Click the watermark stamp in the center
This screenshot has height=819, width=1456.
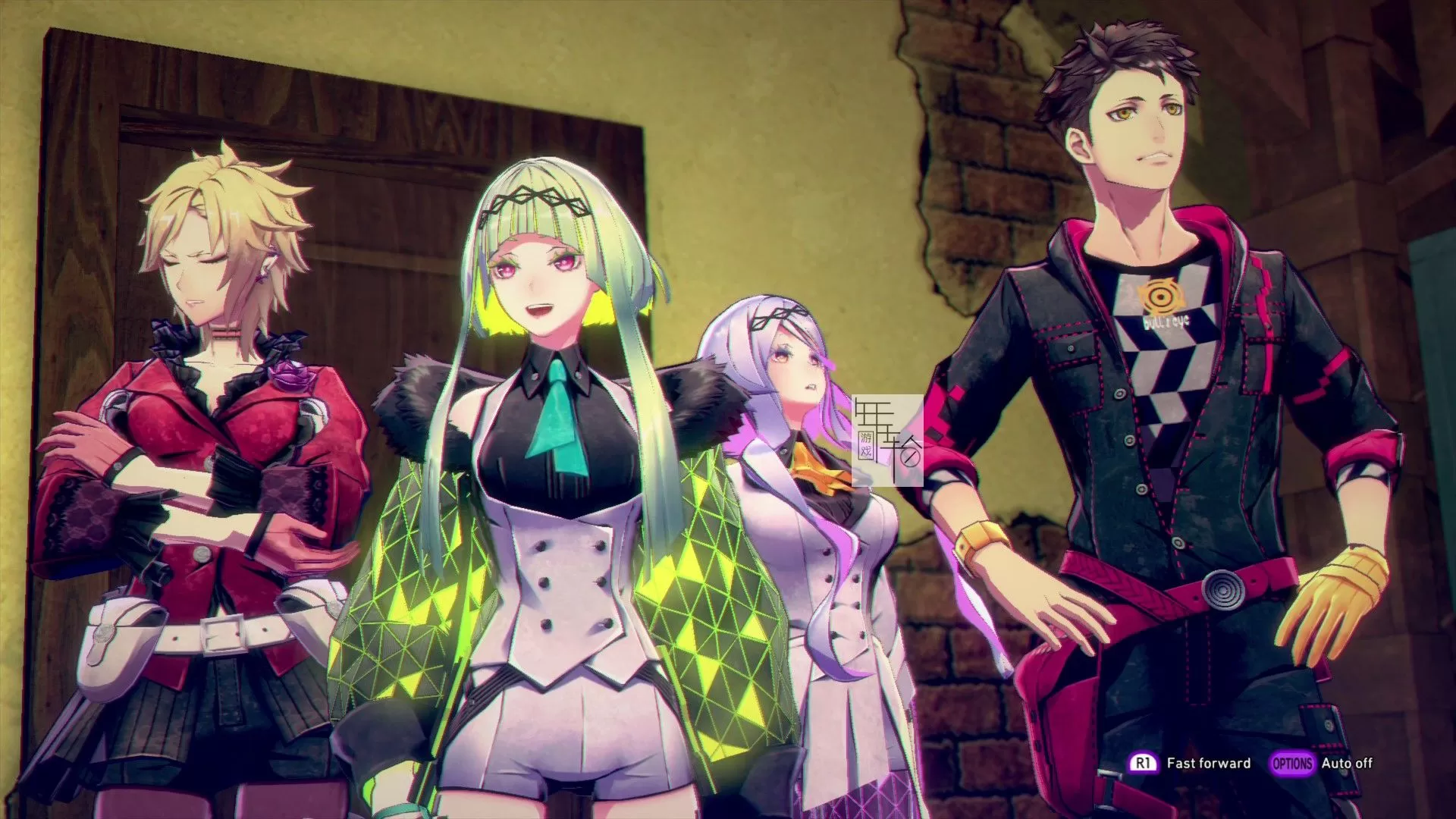point(887,440)
